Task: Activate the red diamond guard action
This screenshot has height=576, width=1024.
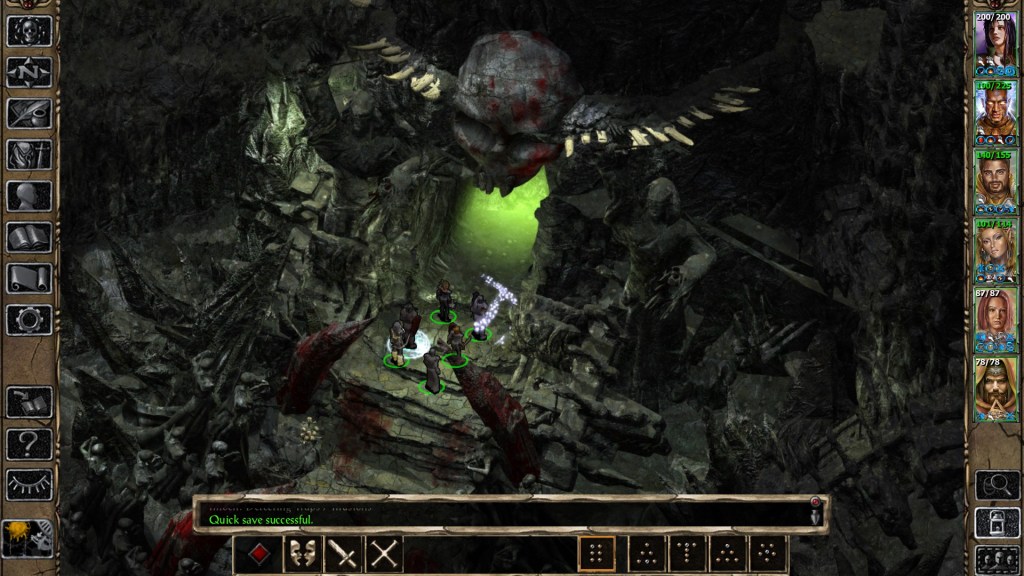Action: pos(257,553)
